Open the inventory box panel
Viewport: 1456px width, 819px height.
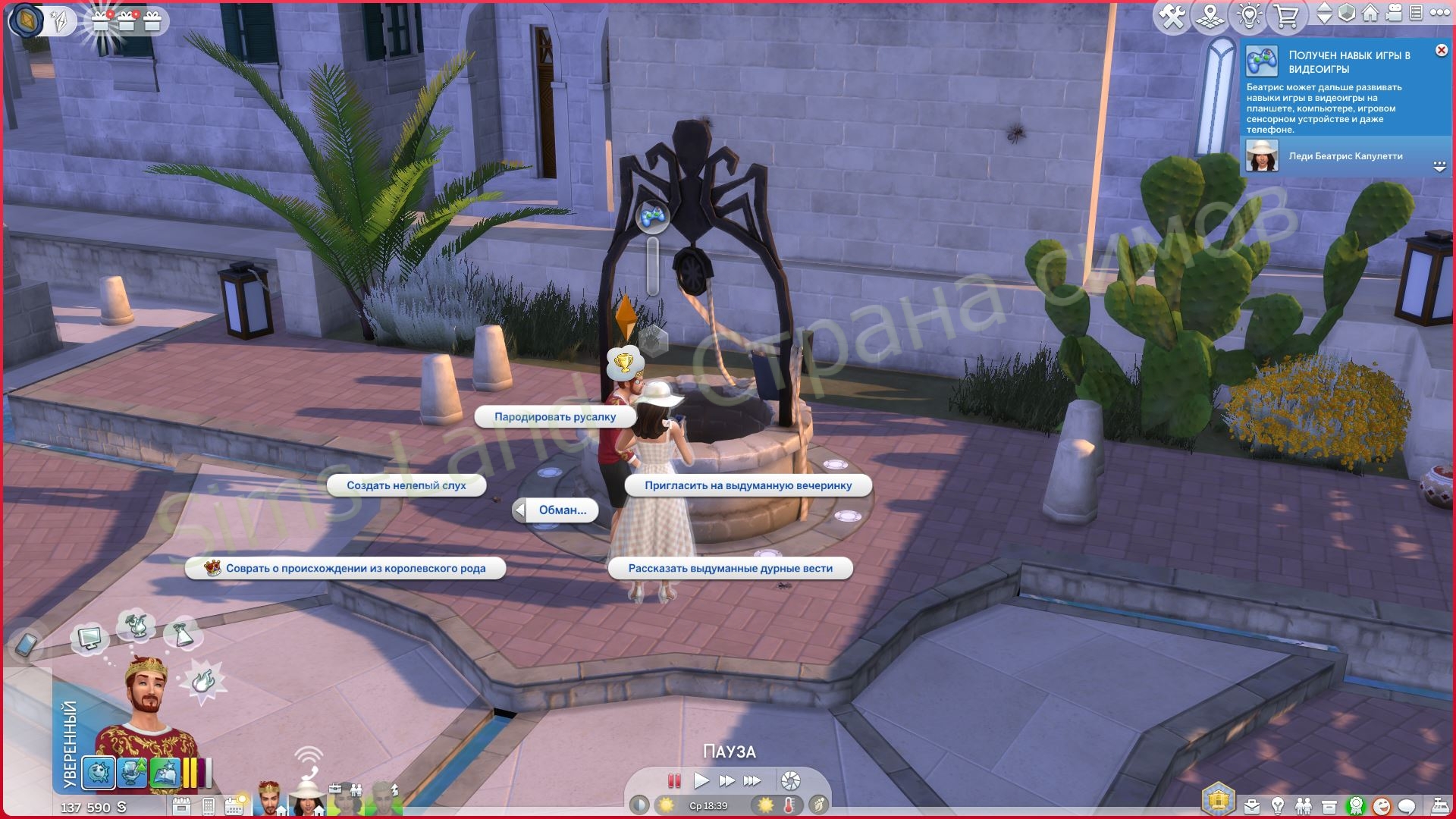[x=1329, y=805]
